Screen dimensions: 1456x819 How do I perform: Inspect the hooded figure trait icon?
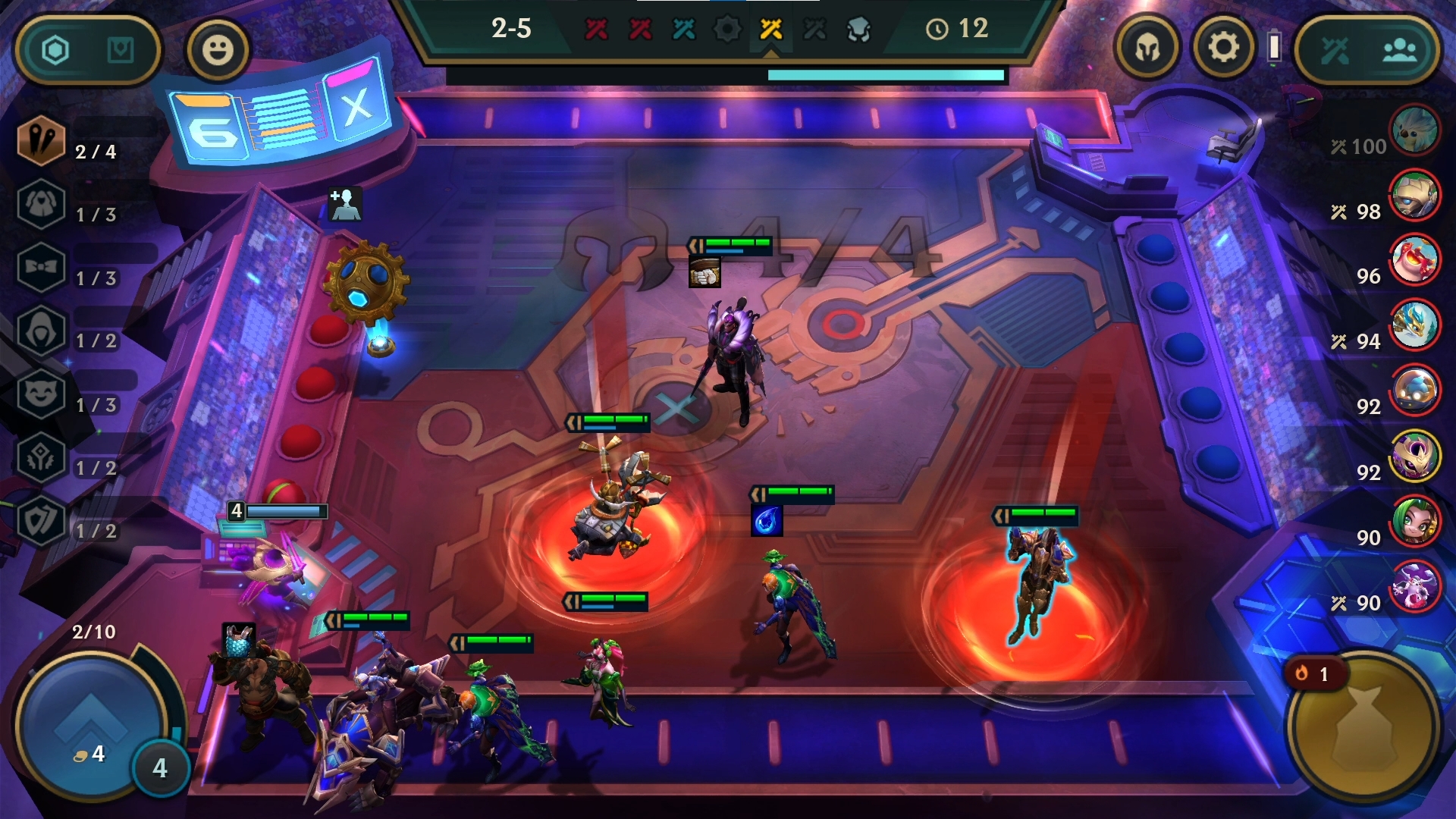(x=42, y=331)
